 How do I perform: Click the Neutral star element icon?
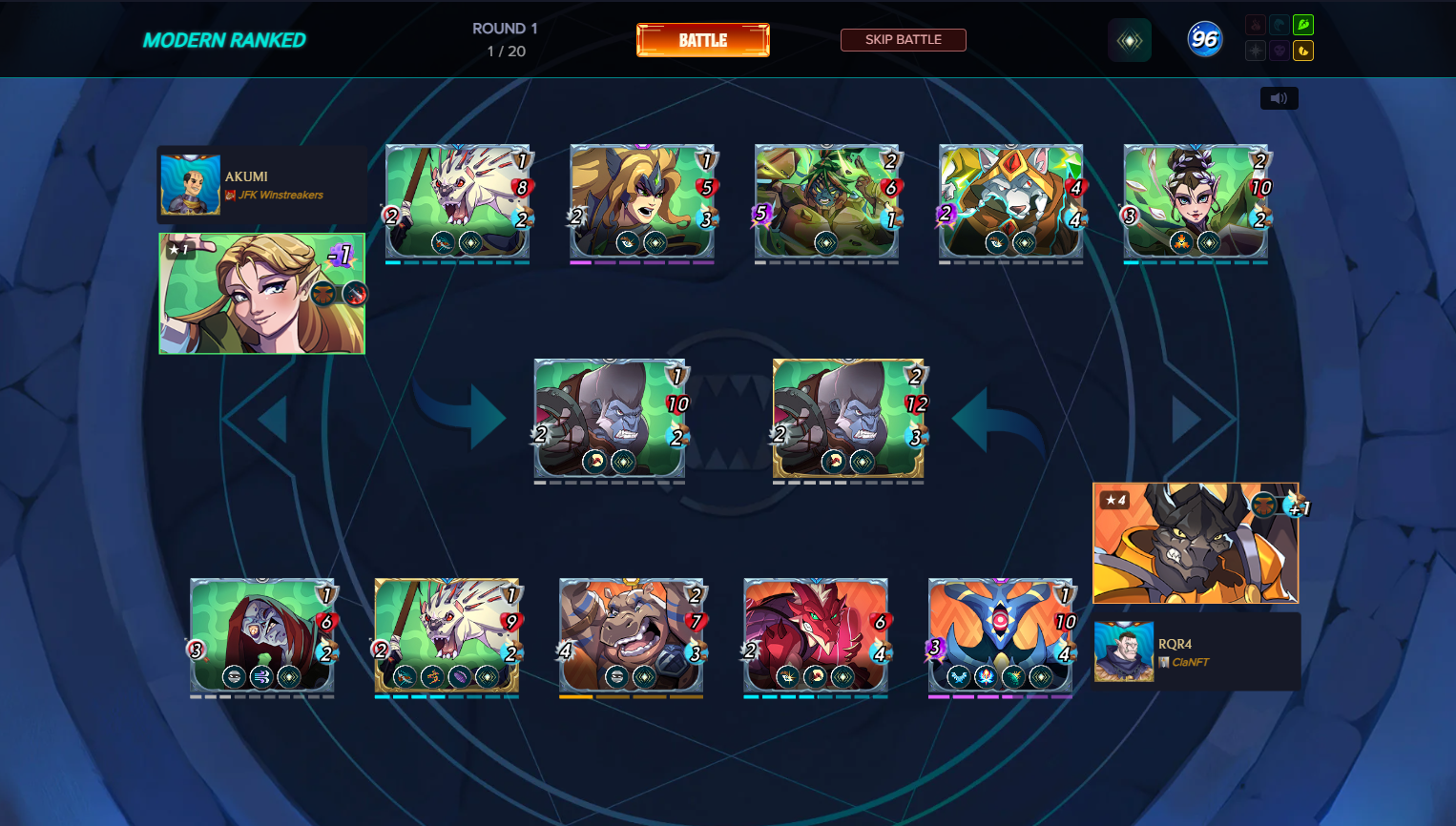[x=1256, y=50]
